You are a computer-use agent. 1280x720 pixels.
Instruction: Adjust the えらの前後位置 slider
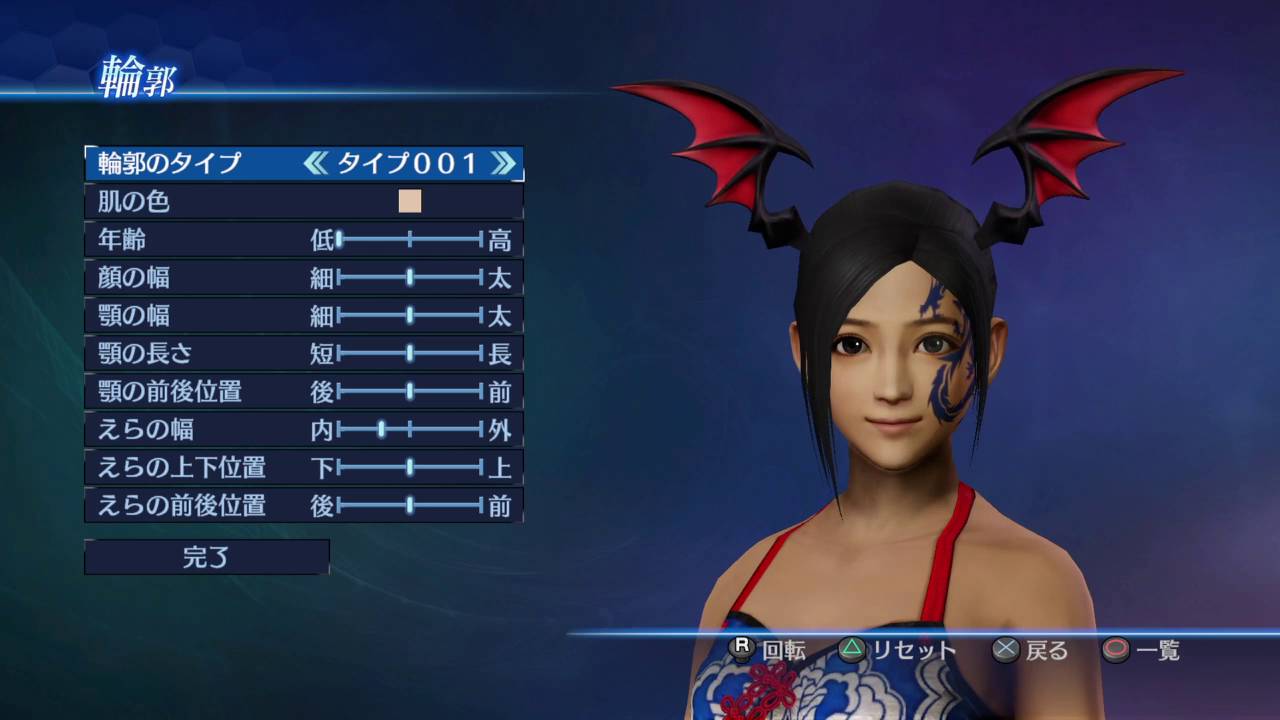click(x=410, y=506)
